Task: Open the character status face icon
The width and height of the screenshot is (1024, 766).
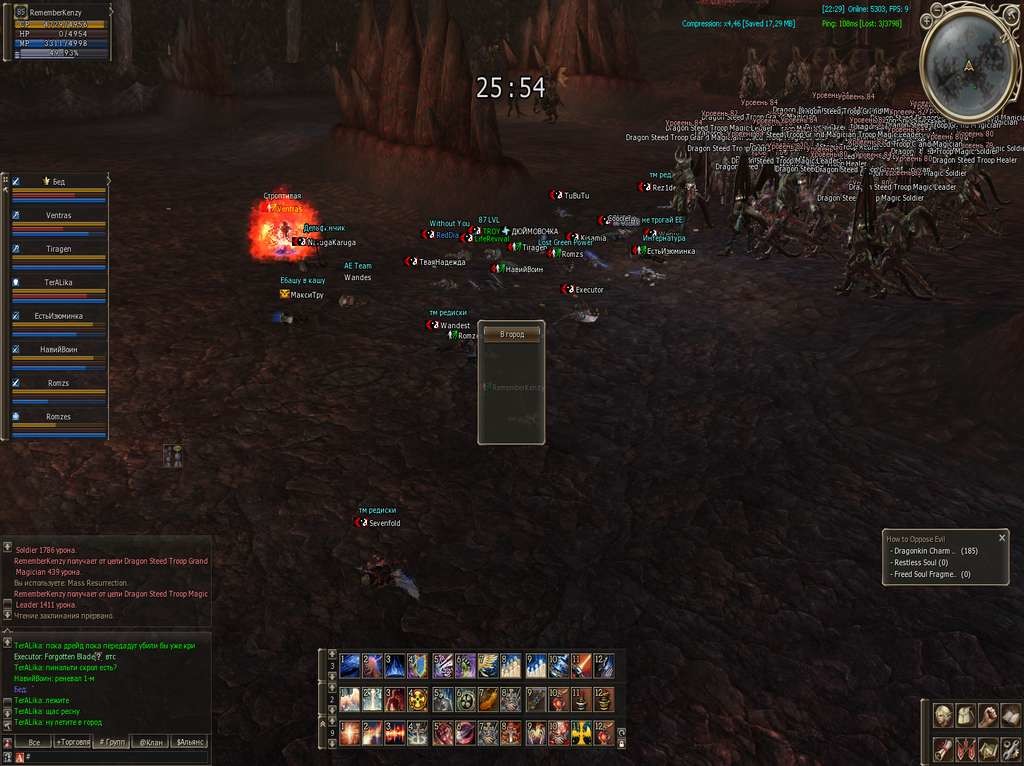Action: click(942, 716)
